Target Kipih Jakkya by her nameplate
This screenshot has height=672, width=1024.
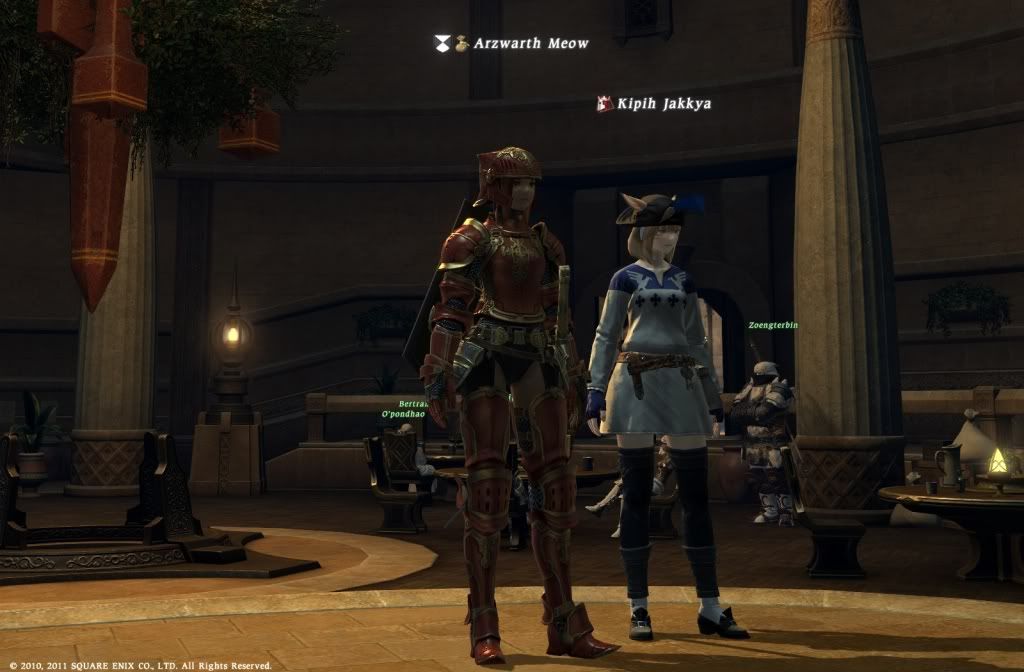(x=663, y=103)
